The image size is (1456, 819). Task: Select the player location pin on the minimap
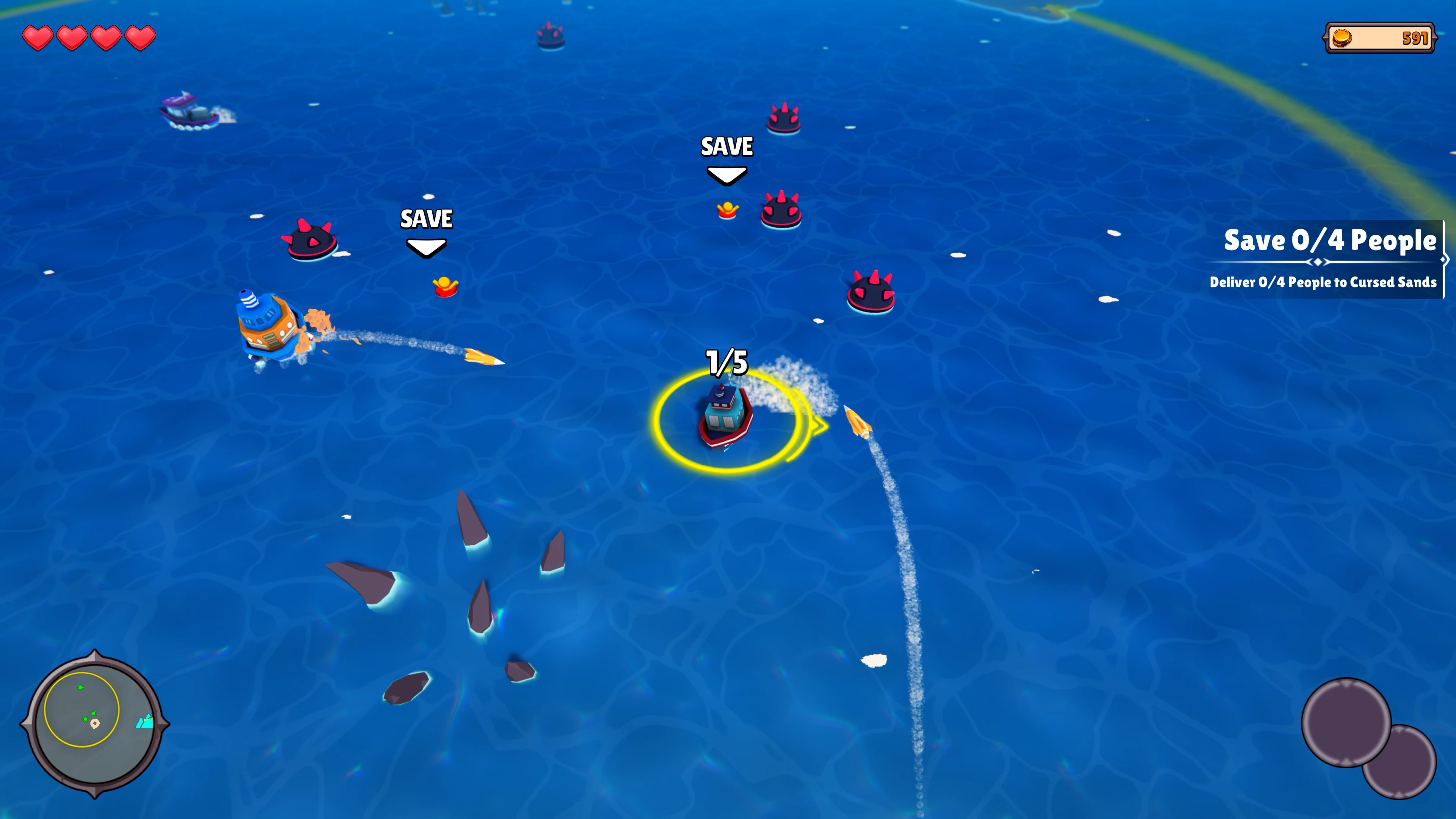click(x=95, y=724)
